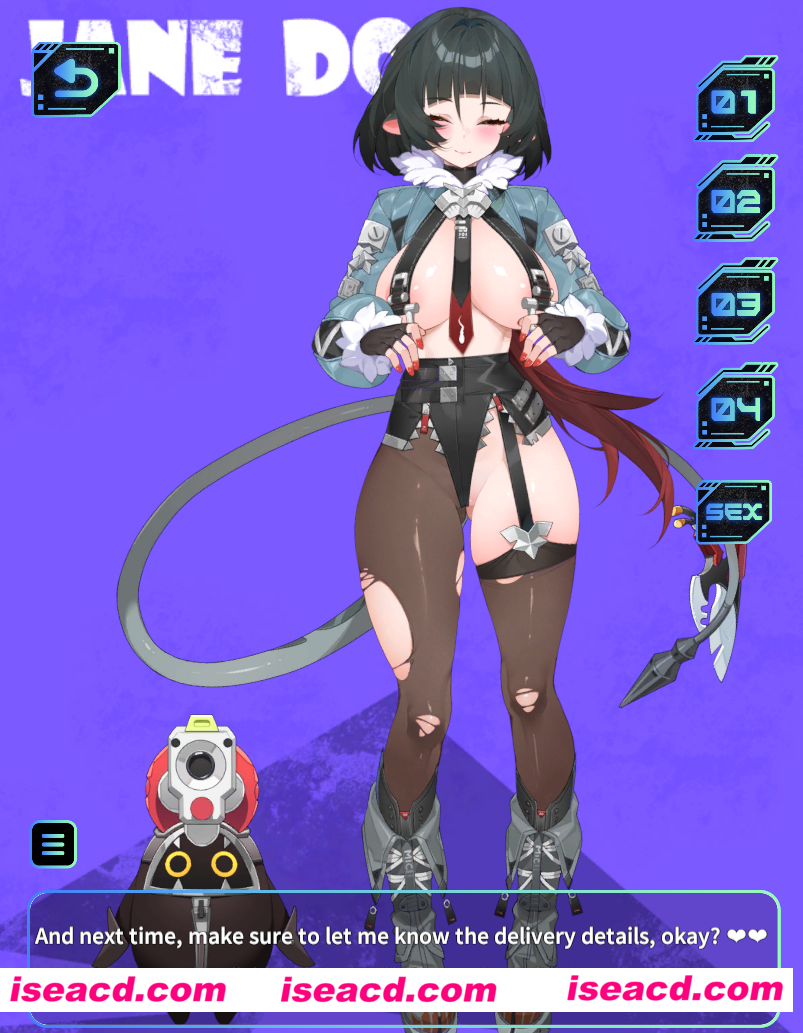Viewport: 803px width, 1033px height.
Task: Switch to scene 03
Action: tap(736, 304)
